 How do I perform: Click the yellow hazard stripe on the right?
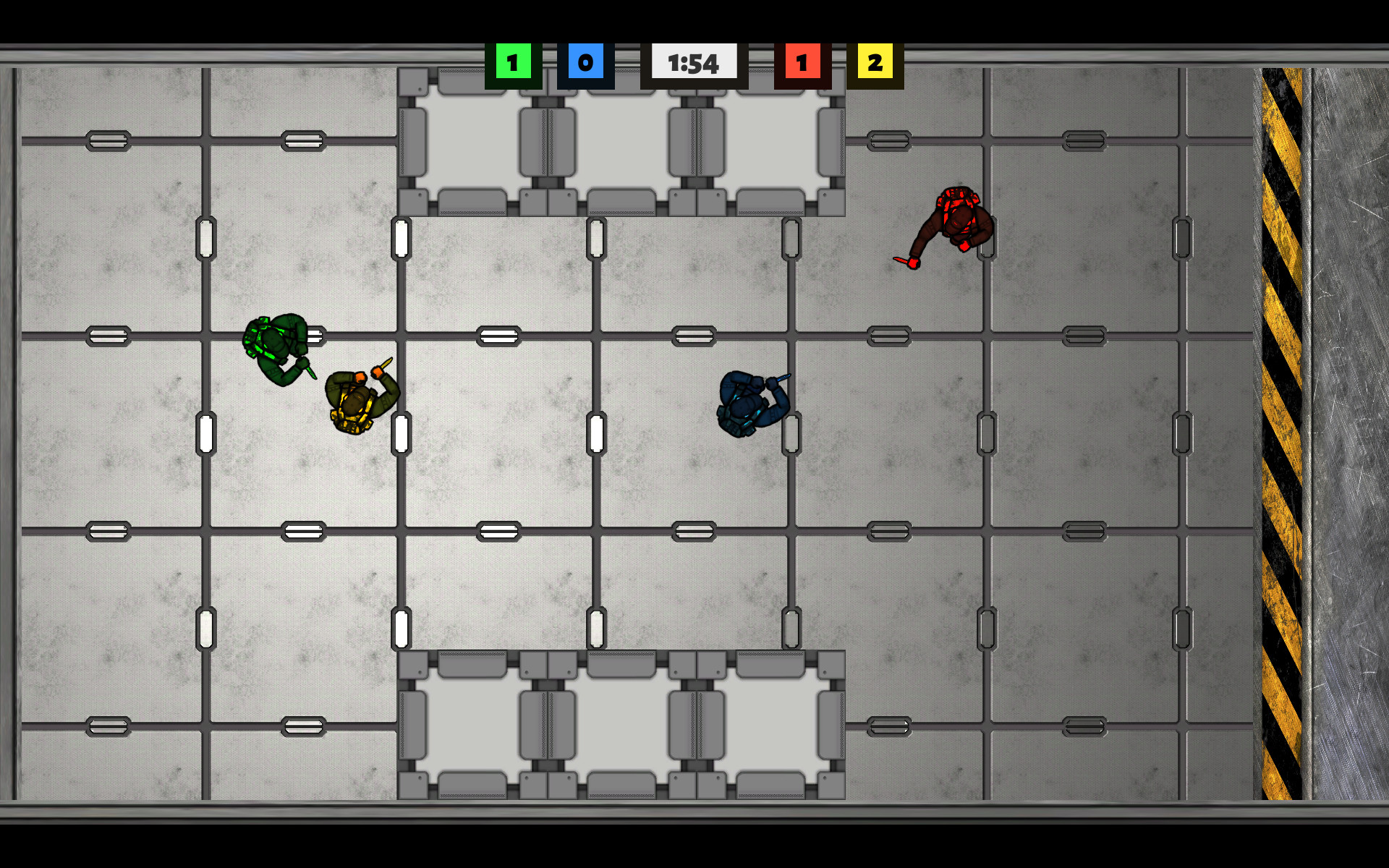tap(1280, 434)
